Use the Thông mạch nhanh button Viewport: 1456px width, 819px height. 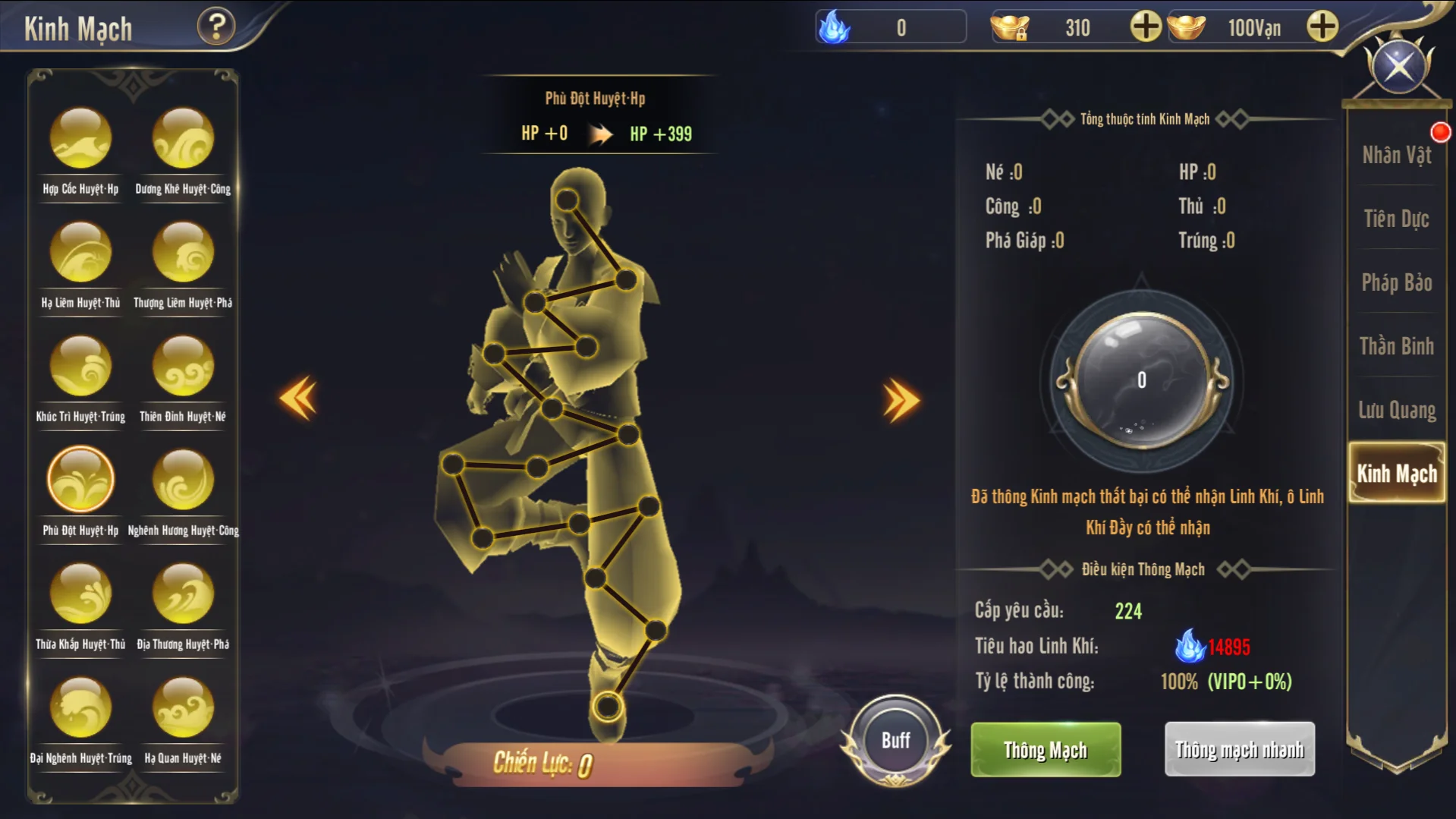1239,750
